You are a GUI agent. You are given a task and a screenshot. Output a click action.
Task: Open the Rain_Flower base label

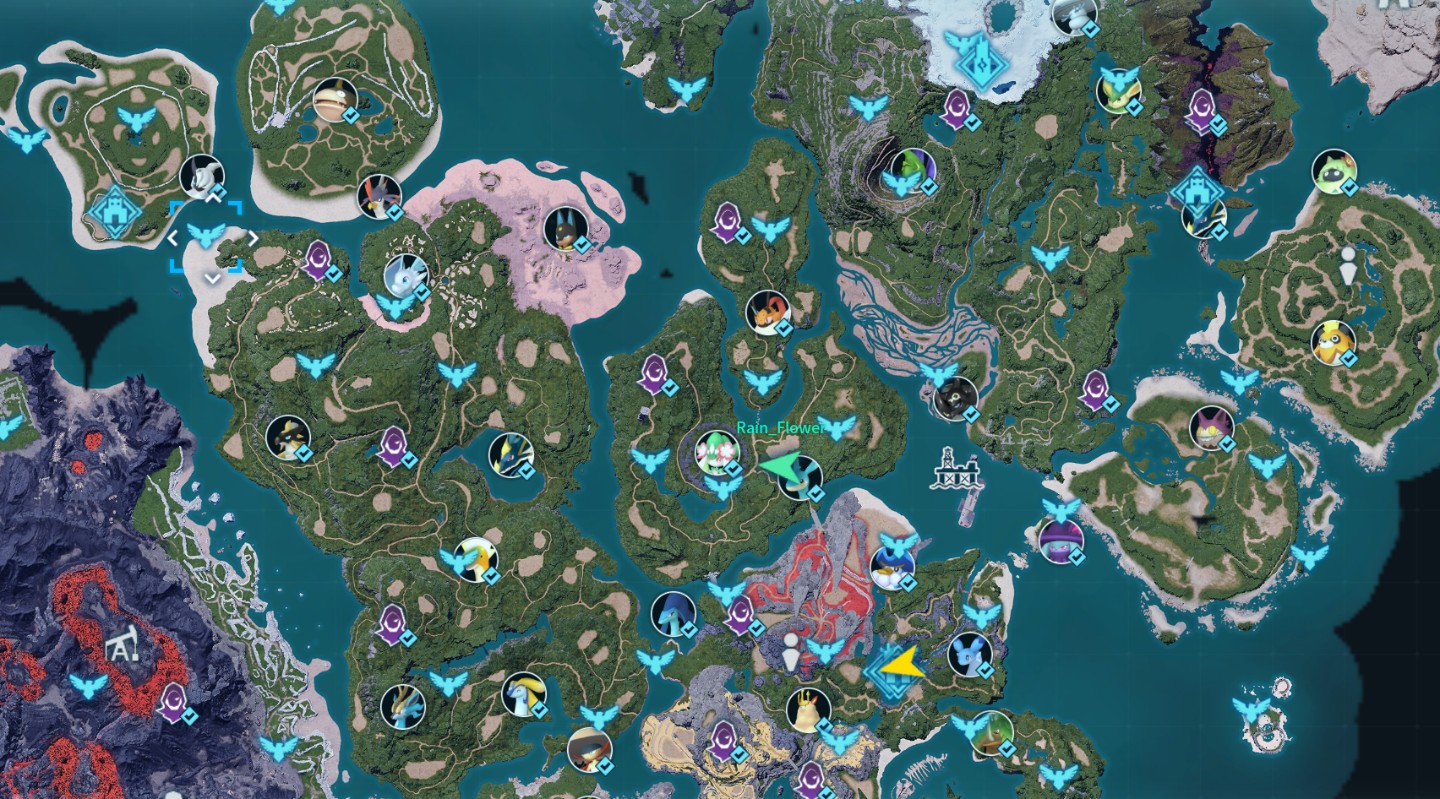click(x=780, y=428)
